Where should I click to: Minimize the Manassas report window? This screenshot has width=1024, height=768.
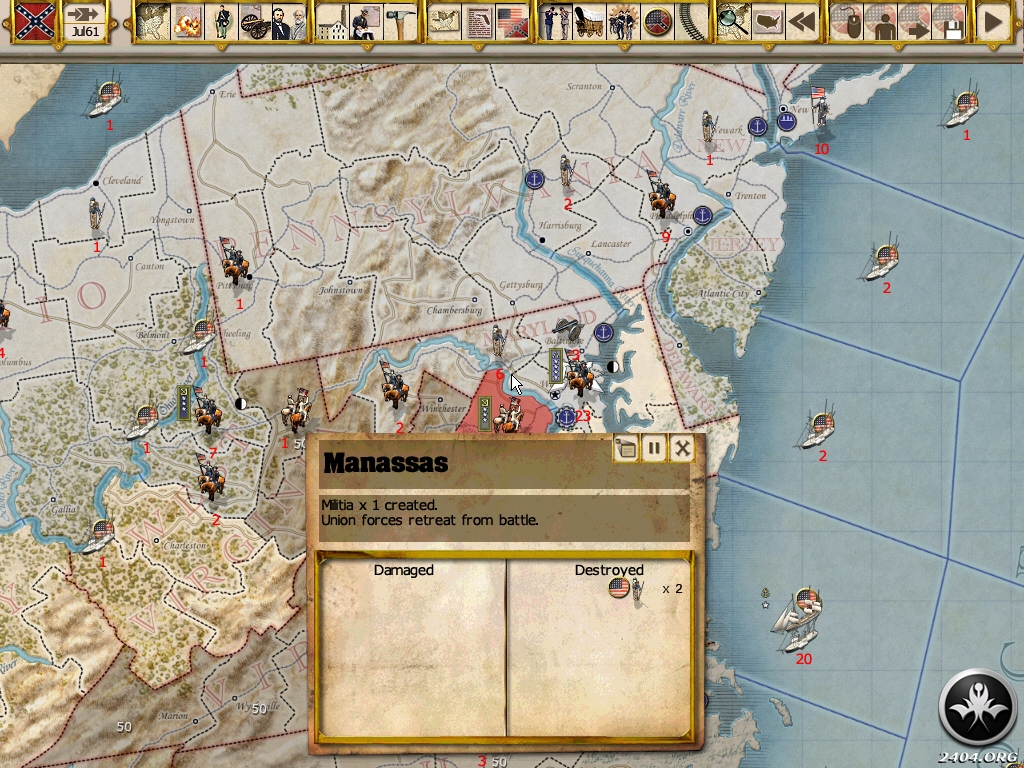626,448
